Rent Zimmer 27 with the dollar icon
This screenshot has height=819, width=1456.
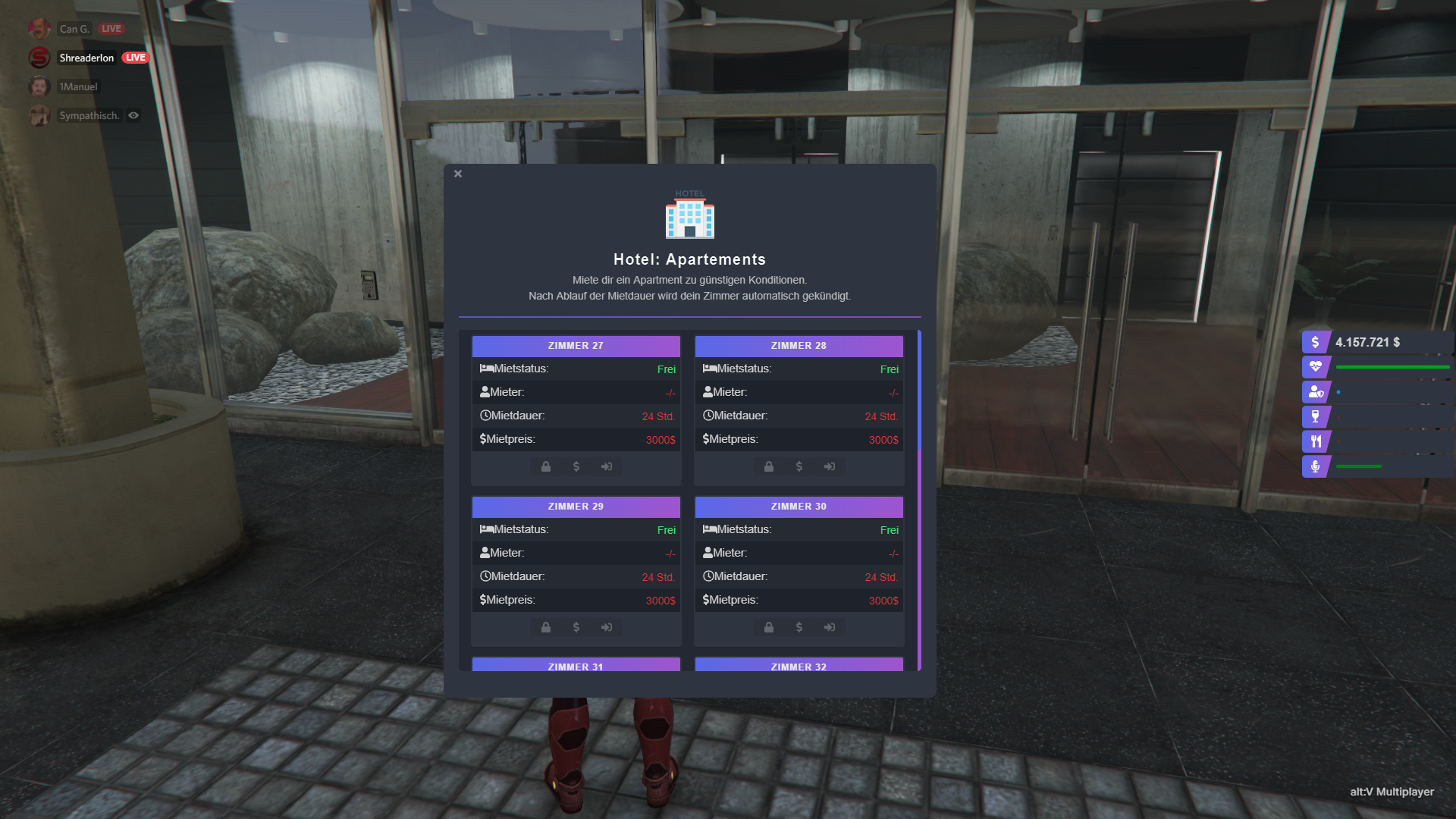tap(576, 466)
